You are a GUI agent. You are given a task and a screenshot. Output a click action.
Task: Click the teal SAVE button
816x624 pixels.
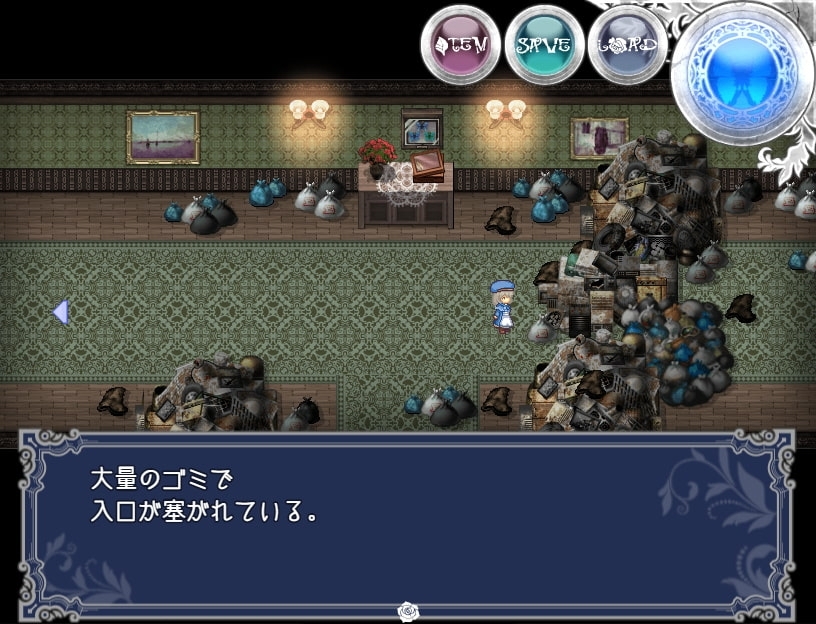[544, 45]
